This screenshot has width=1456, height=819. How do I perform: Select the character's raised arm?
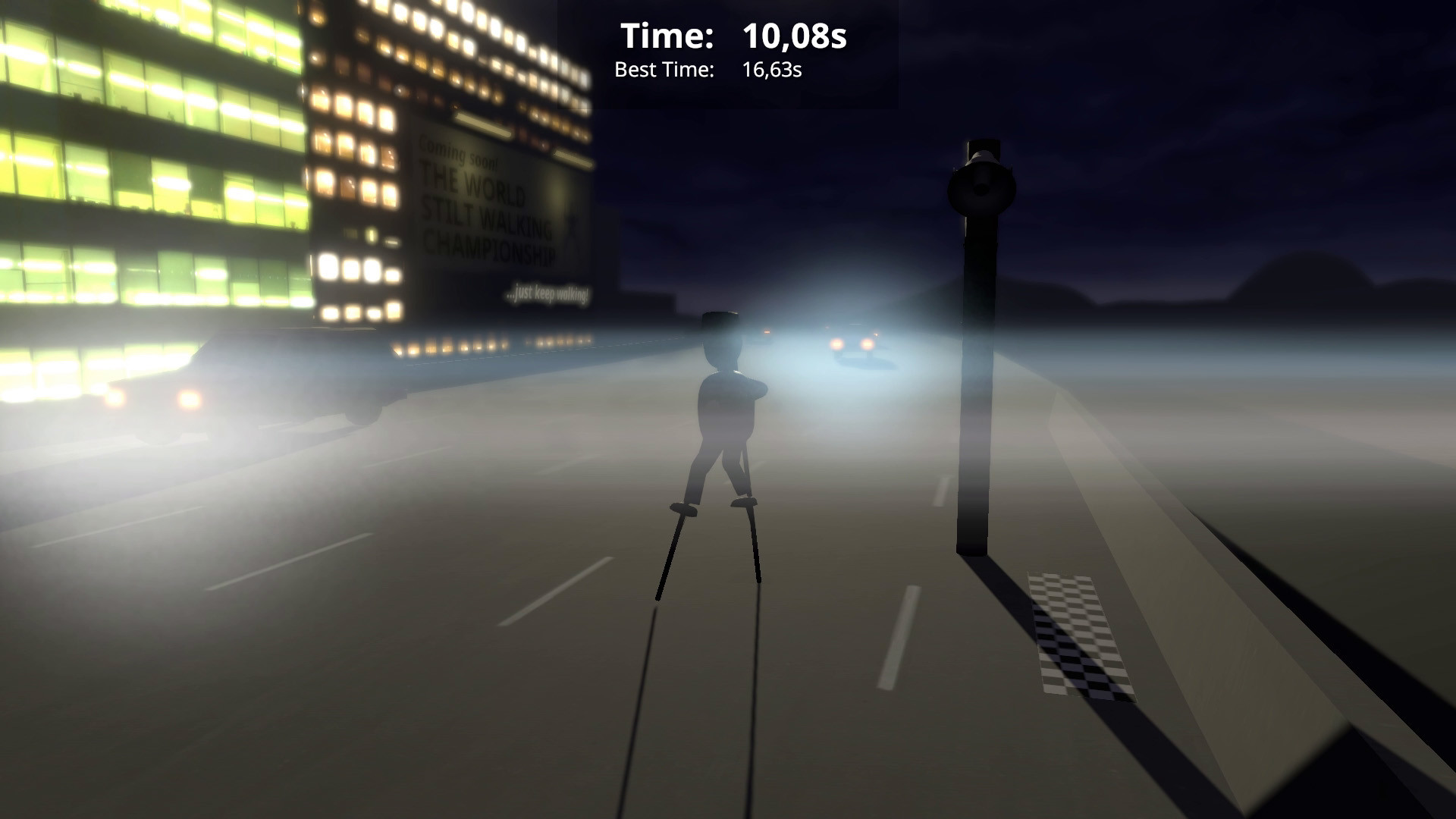[758, 387]
